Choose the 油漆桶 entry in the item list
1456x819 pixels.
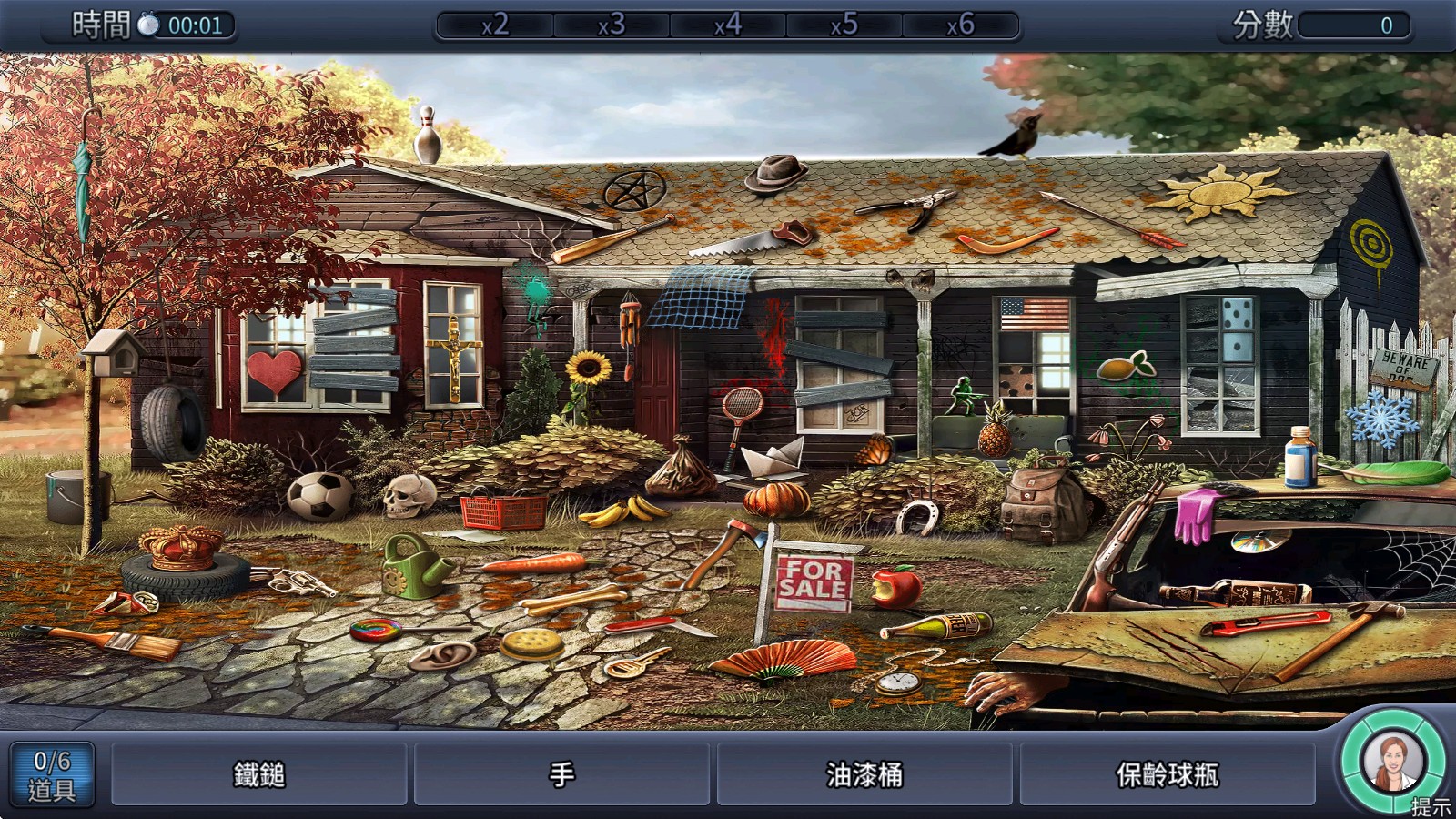point(864,774)
